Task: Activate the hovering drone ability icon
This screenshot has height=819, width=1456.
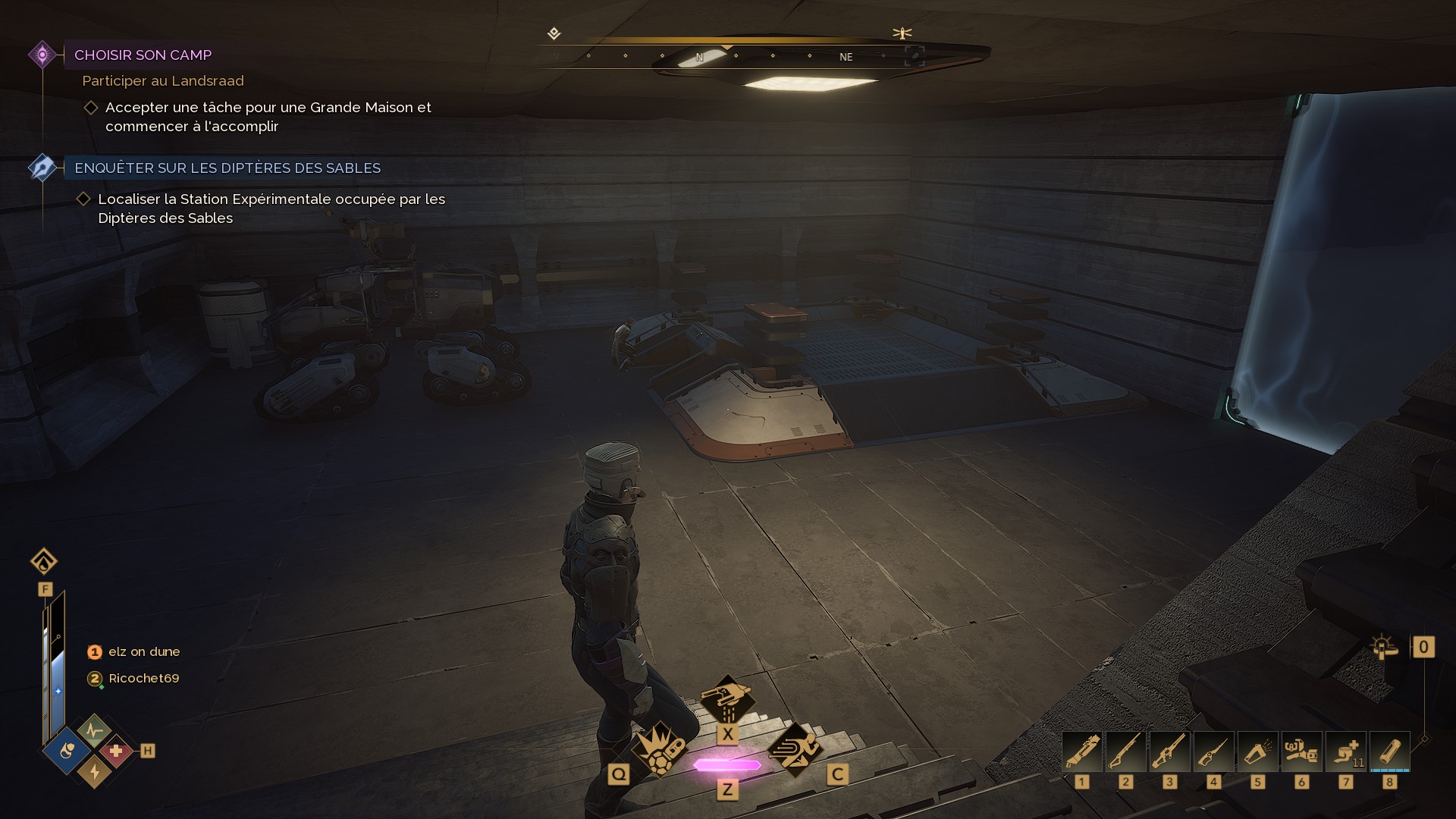Action: pyautogui.click(x=726, y=699)
